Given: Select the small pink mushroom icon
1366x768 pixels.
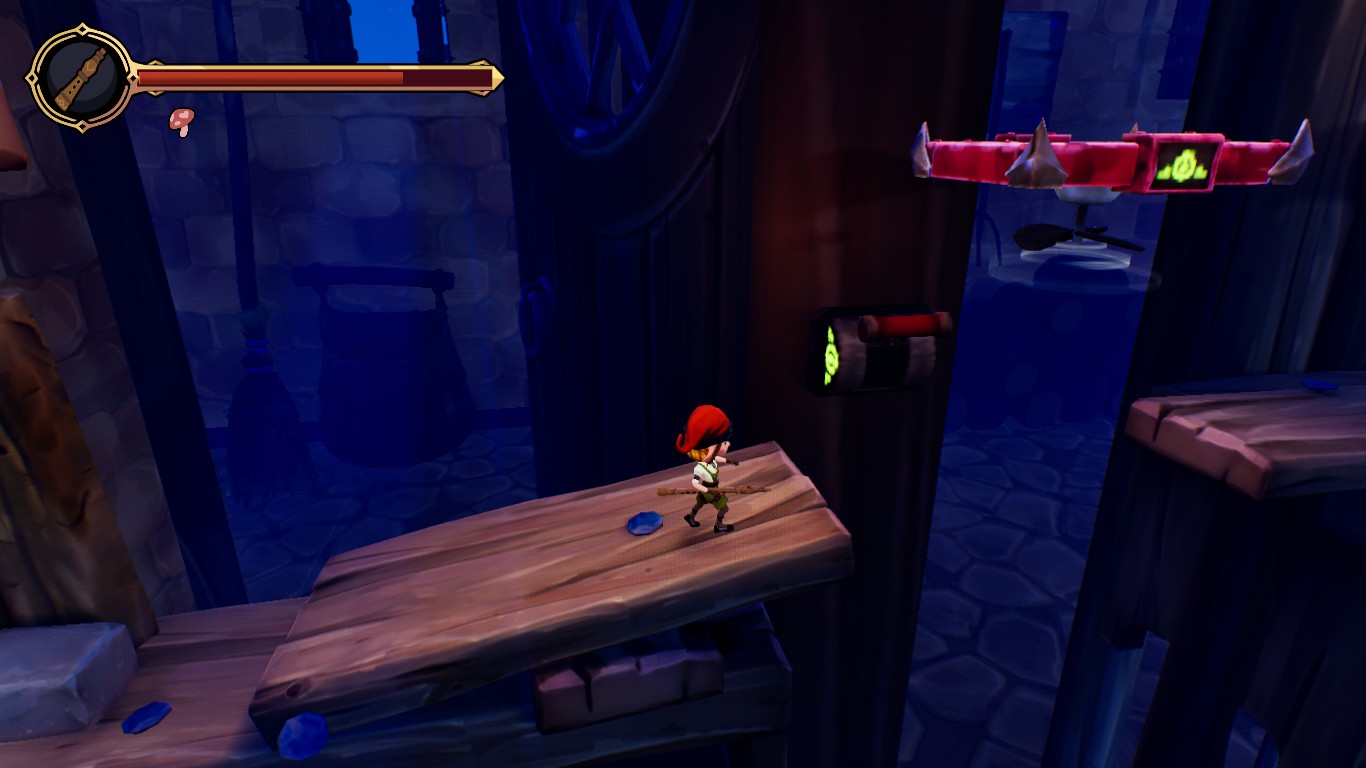Looking at the screenshot, I should 182,121.
